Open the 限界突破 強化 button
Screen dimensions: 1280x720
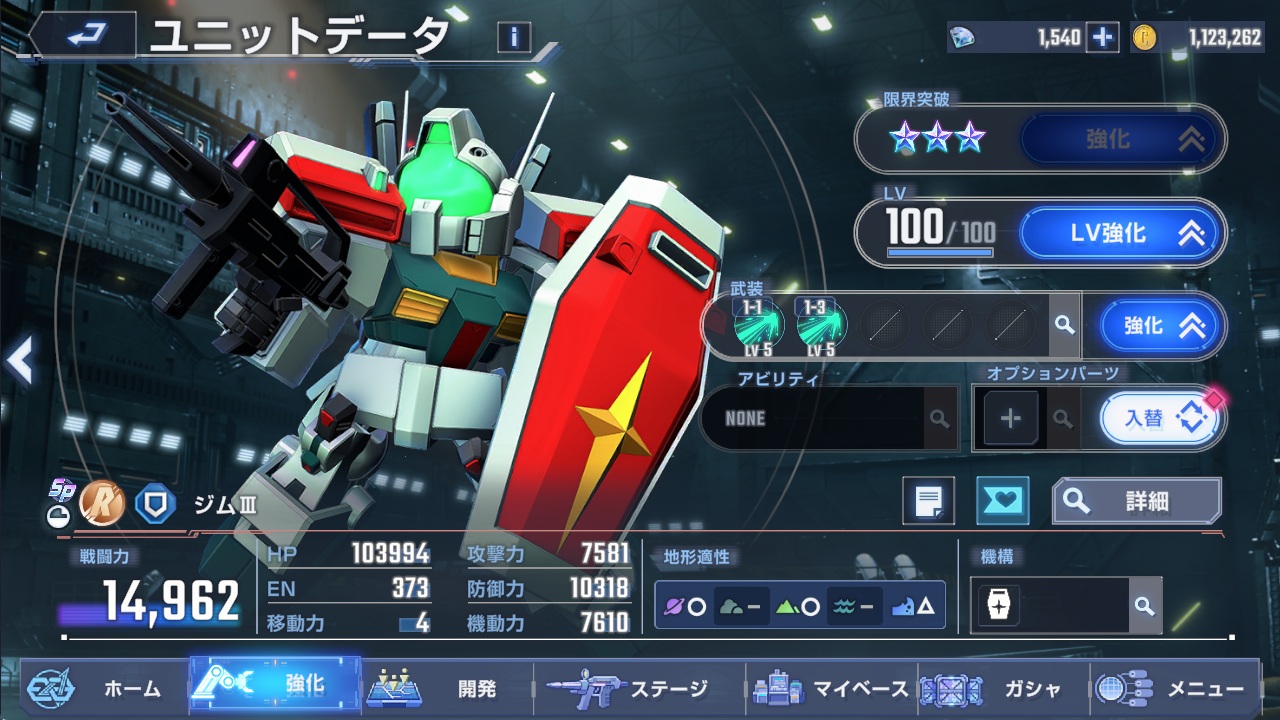(x=1121, y=139)
